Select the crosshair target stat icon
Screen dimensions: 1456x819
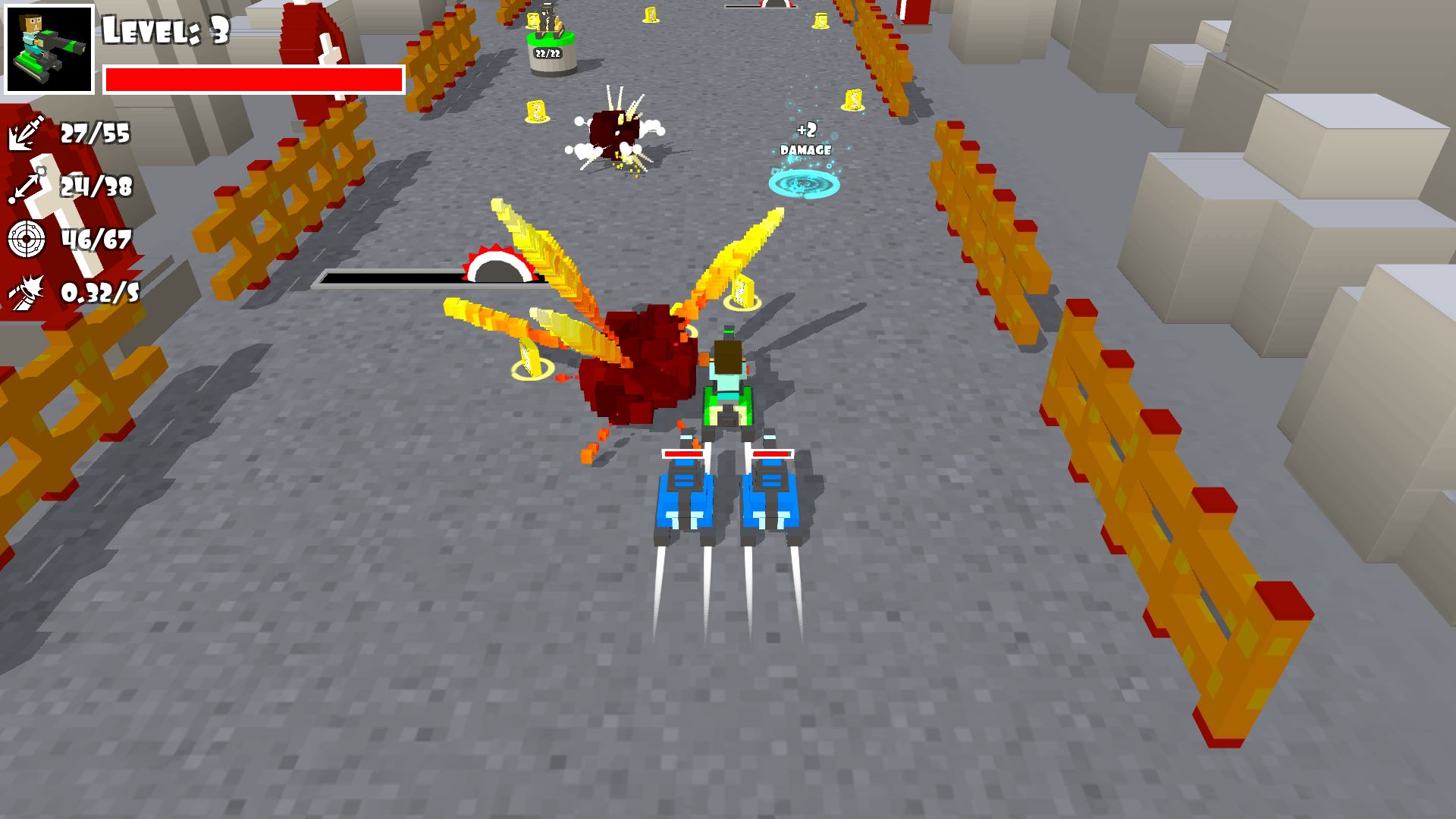(x=27, y=240)
